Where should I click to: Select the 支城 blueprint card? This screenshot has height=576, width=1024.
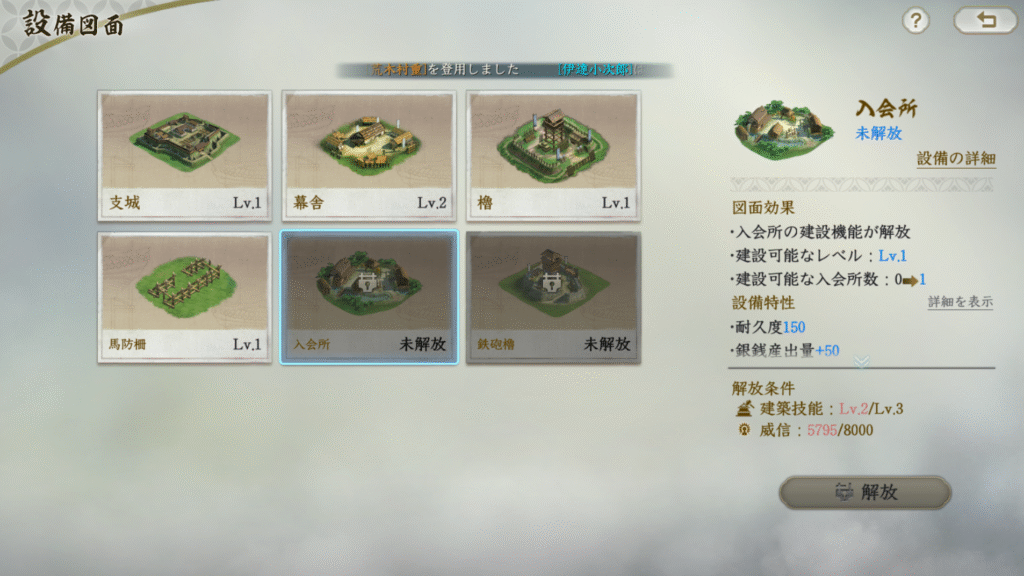coord(184,155)
